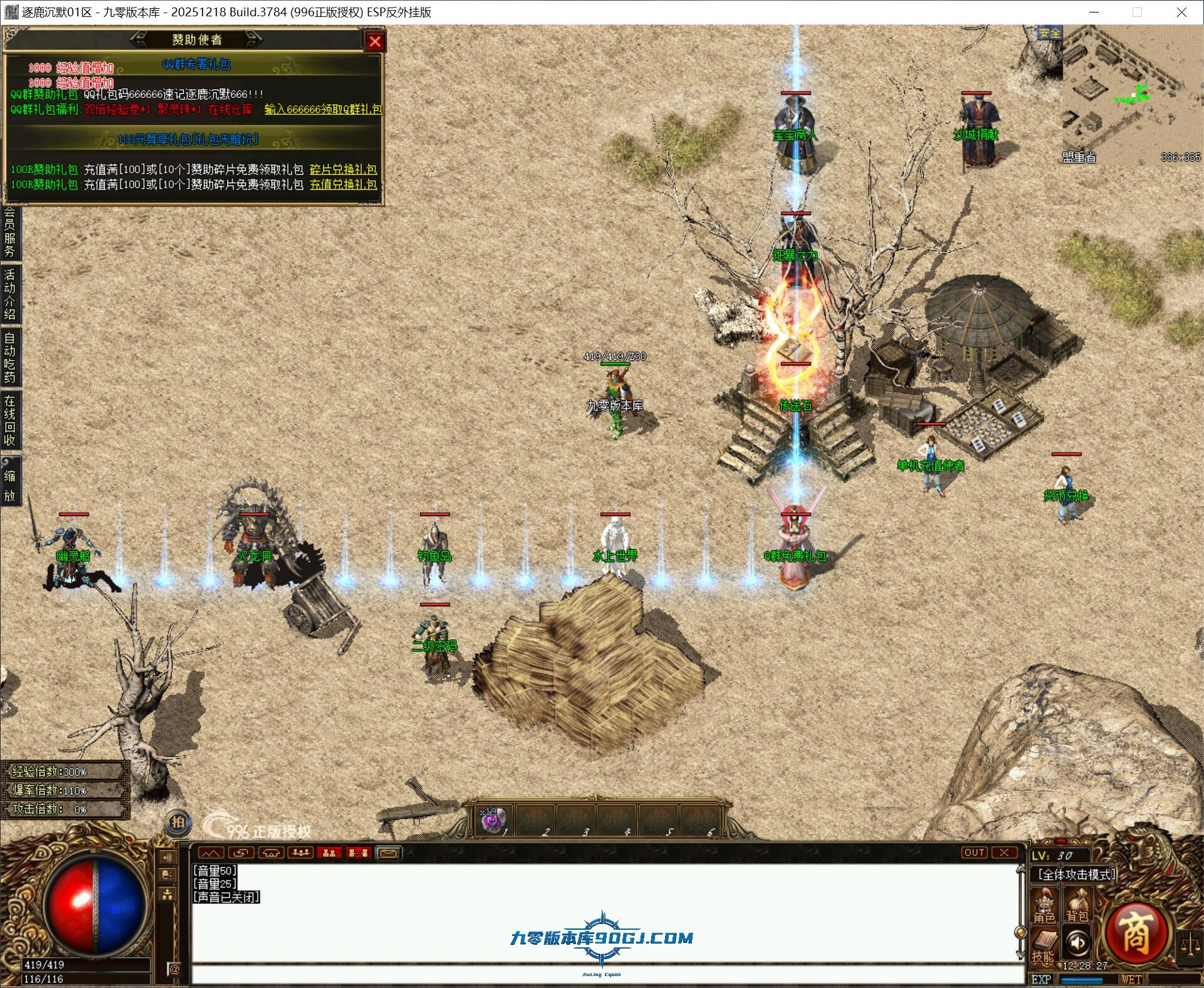Click the 缩放 side button
This screenshot has height=988, width=1204.
tap(9, 485)
